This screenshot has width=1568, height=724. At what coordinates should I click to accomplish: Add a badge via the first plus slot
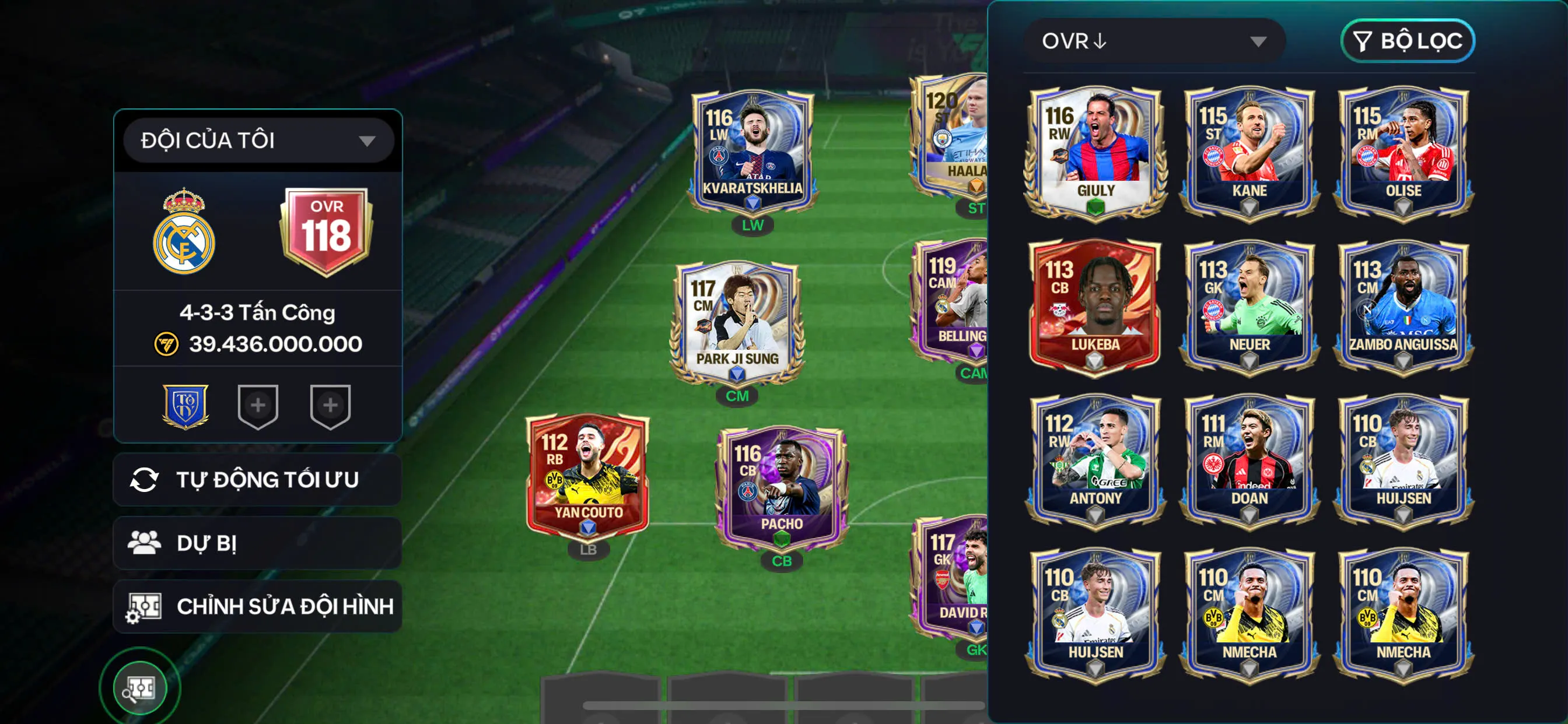pos(258,406)
